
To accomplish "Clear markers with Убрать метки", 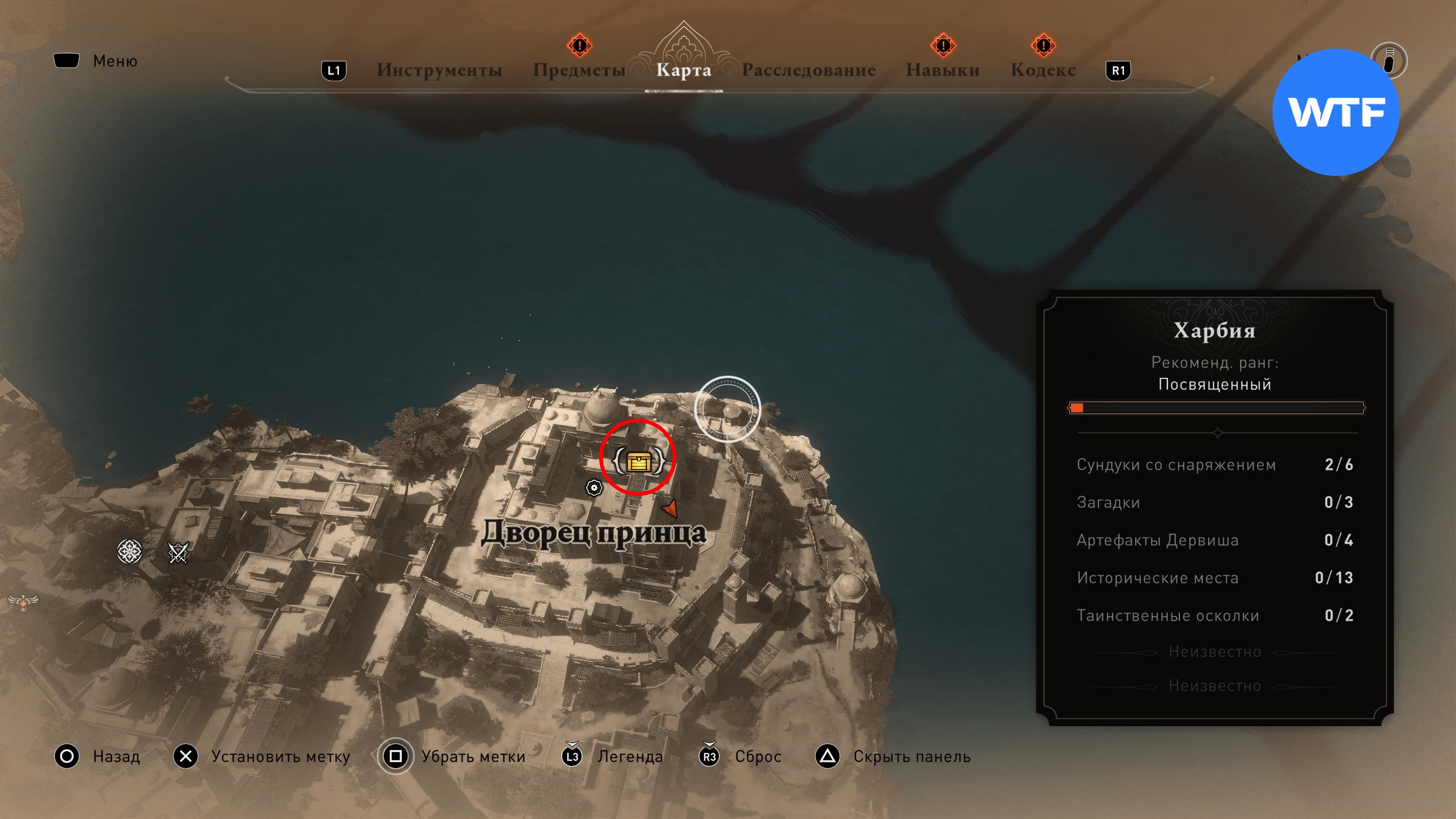I will click(472, 756).
